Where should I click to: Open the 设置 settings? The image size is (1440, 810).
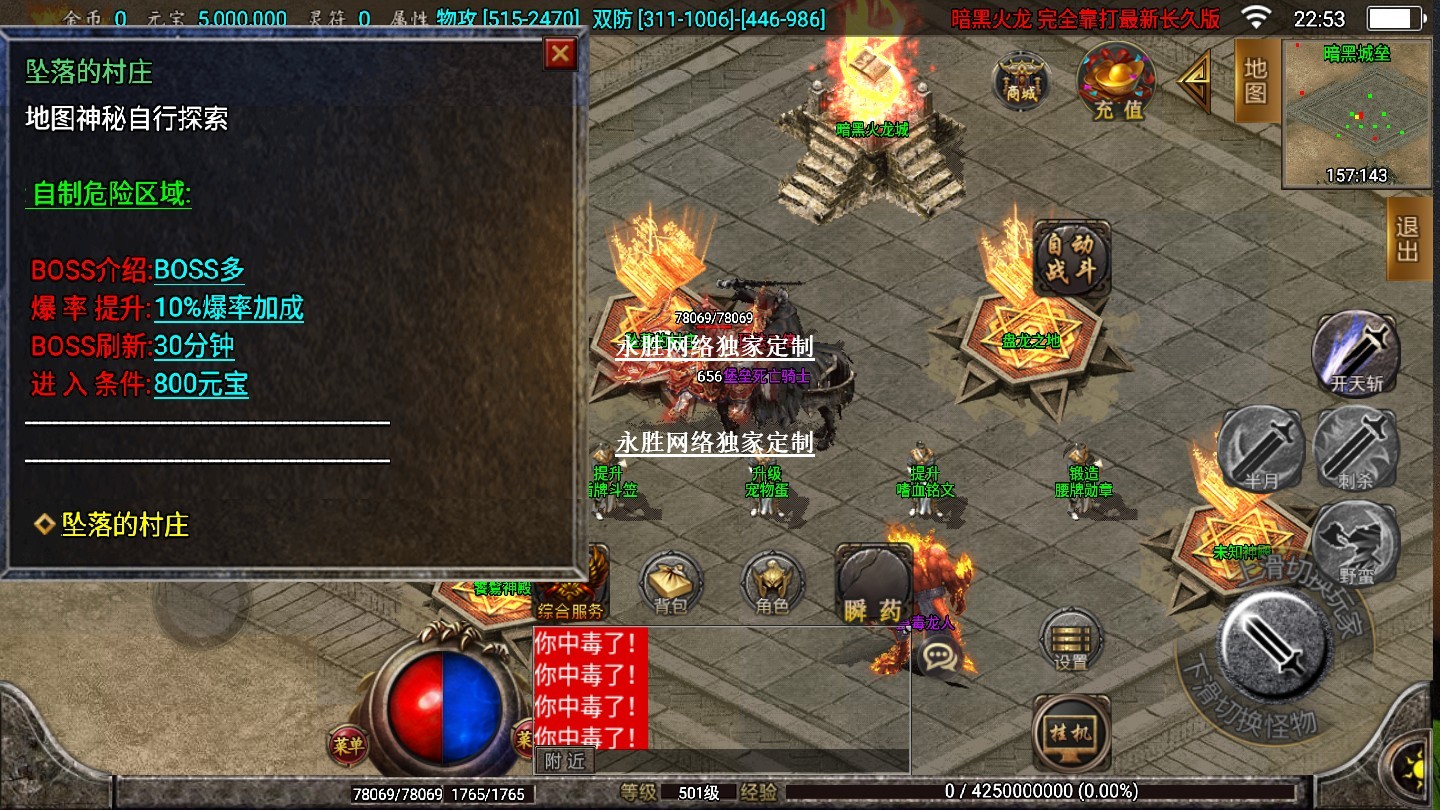click(x=1071, y=640)
